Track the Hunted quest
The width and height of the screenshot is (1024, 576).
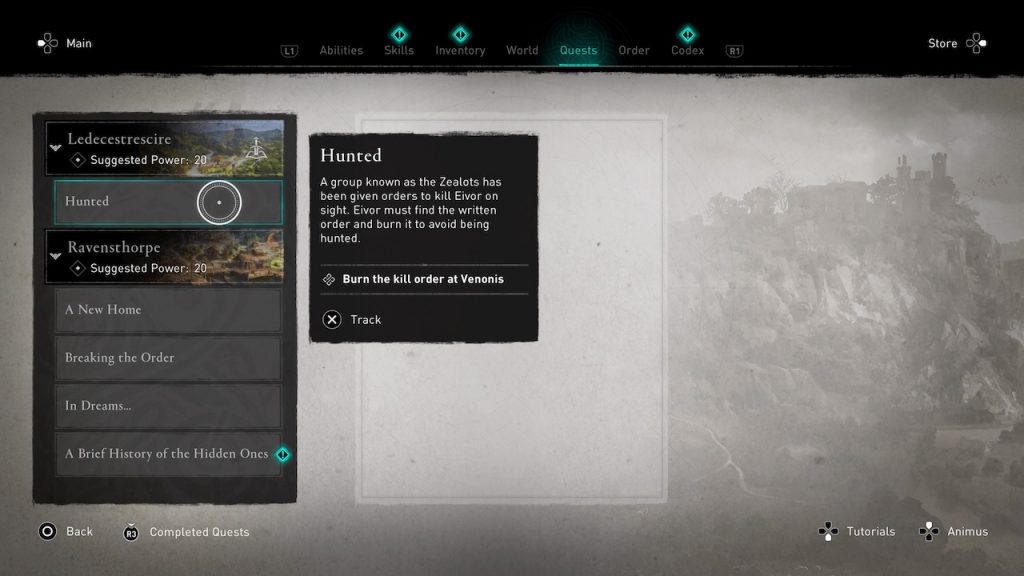point(352,320)
